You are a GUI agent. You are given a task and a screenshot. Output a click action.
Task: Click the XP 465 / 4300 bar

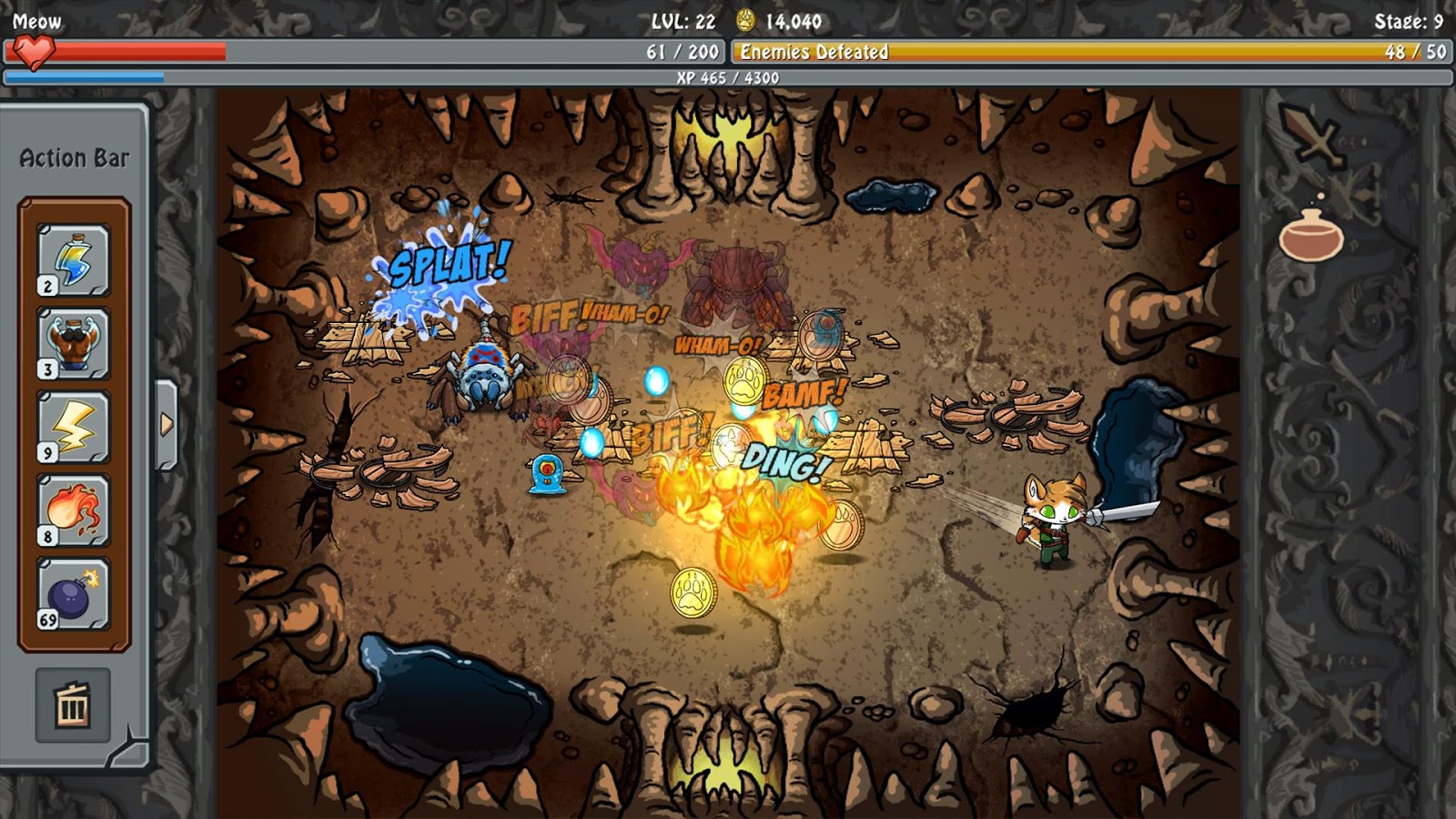(x=728, y=80)
